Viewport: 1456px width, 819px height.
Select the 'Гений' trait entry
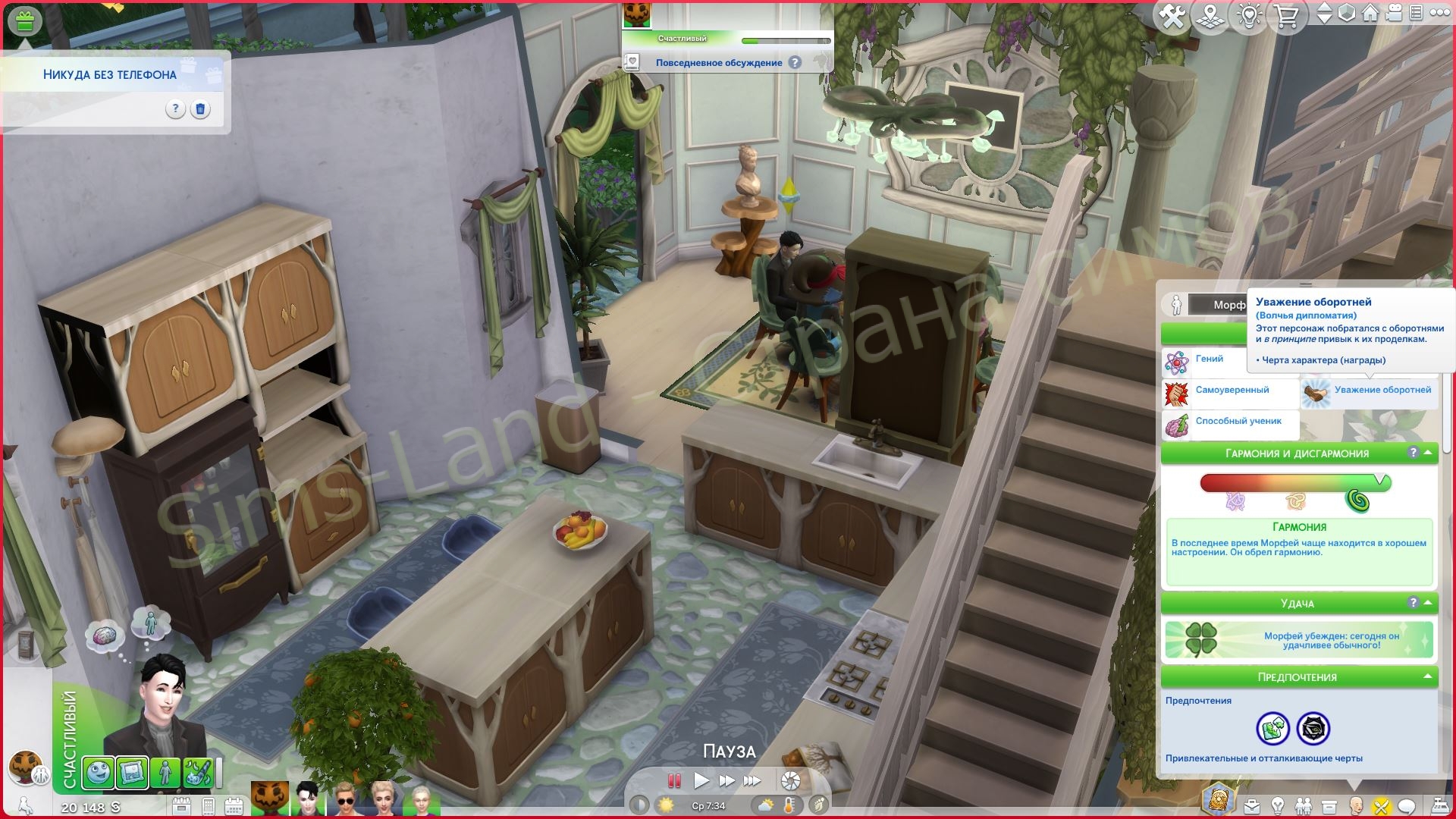click(x=1209, y=359)
